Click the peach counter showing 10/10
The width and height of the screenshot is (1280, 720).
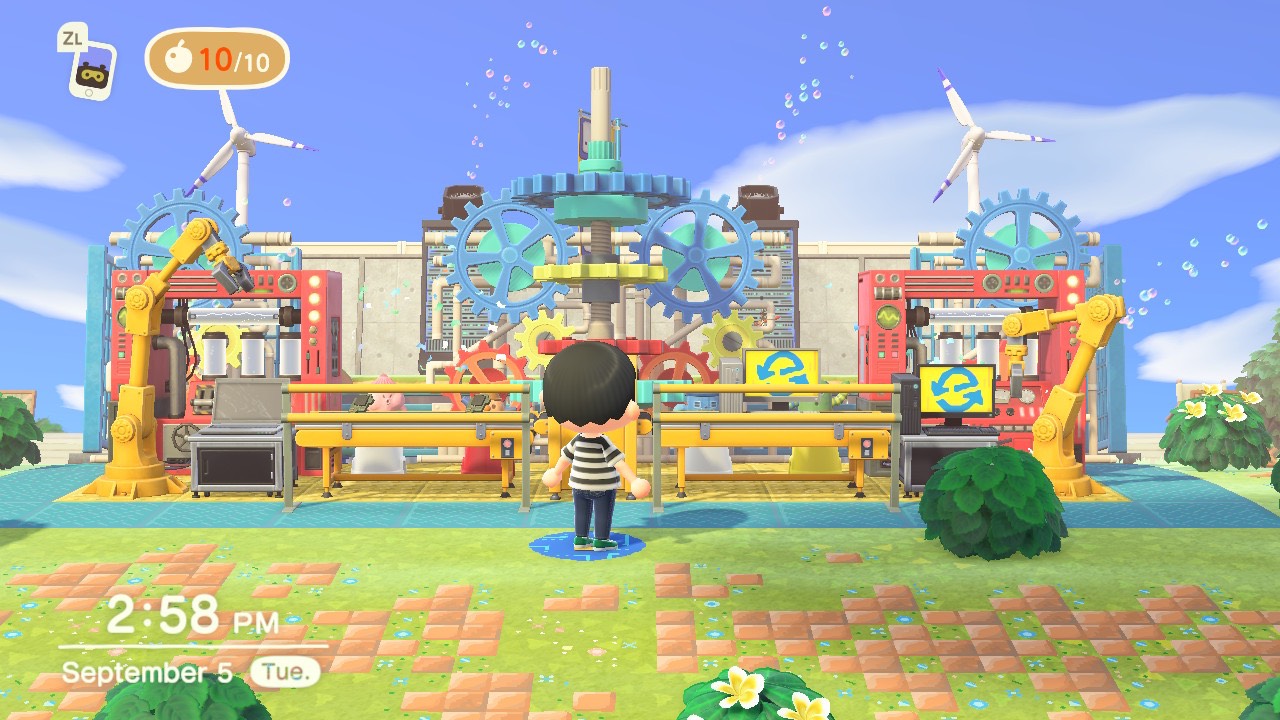(215, 62)
